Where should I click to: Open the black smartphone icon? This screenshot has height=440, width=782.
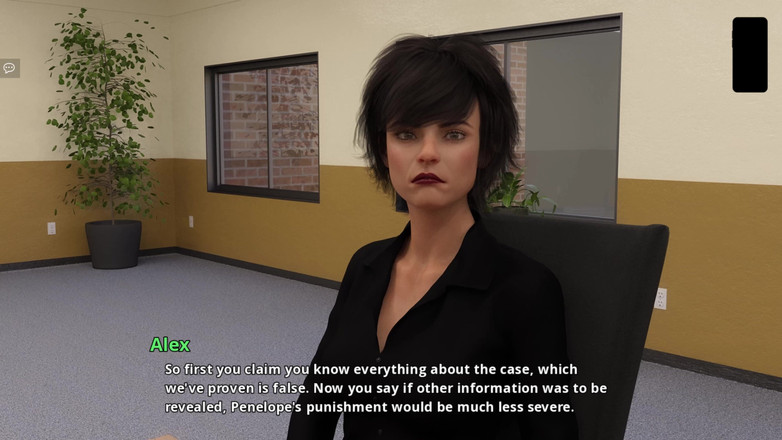pos(749,55)
